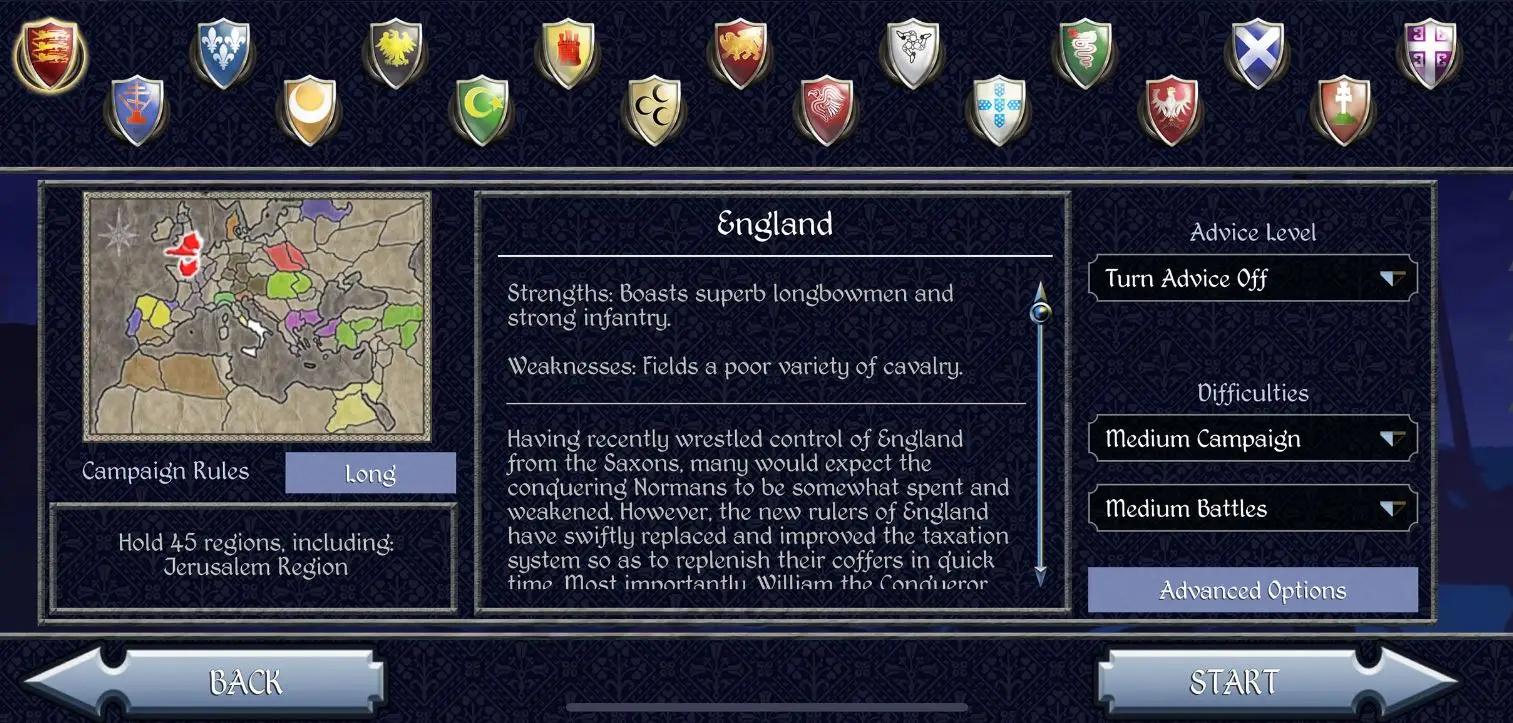The height and width of the screenshot is (723, 1513).
Task: Select the white shield with cherub emblem
Action: 912,52
